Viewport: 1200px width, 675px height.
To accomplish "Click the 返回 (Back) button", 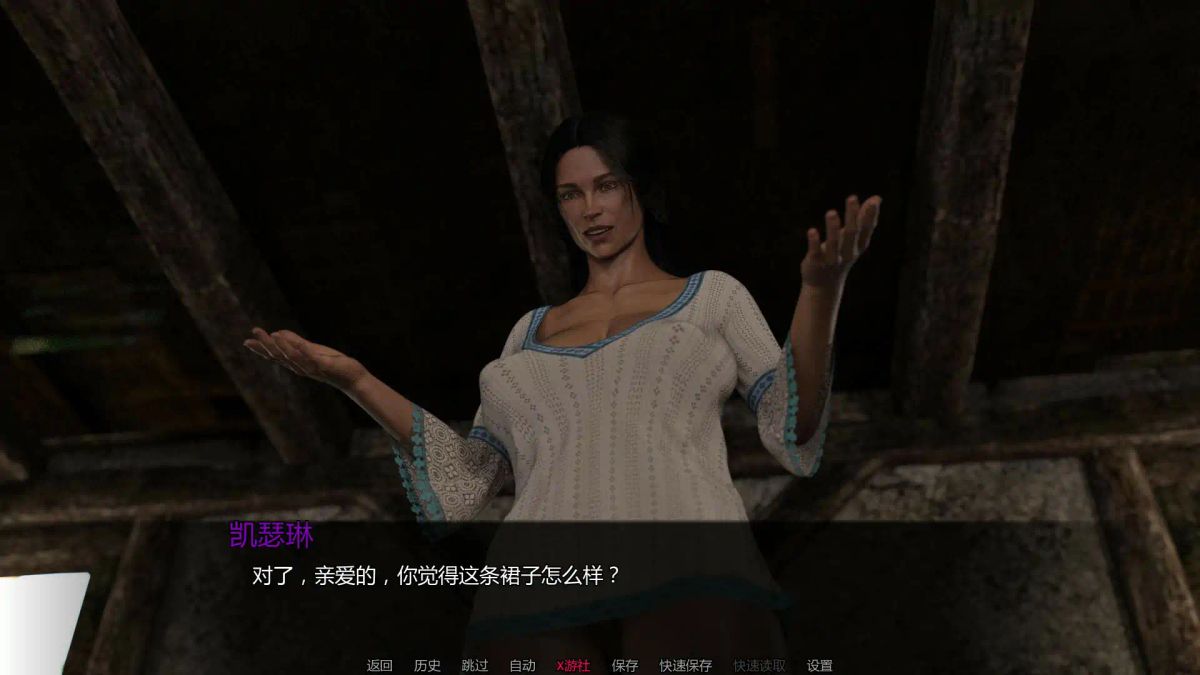I will (380, 665).
